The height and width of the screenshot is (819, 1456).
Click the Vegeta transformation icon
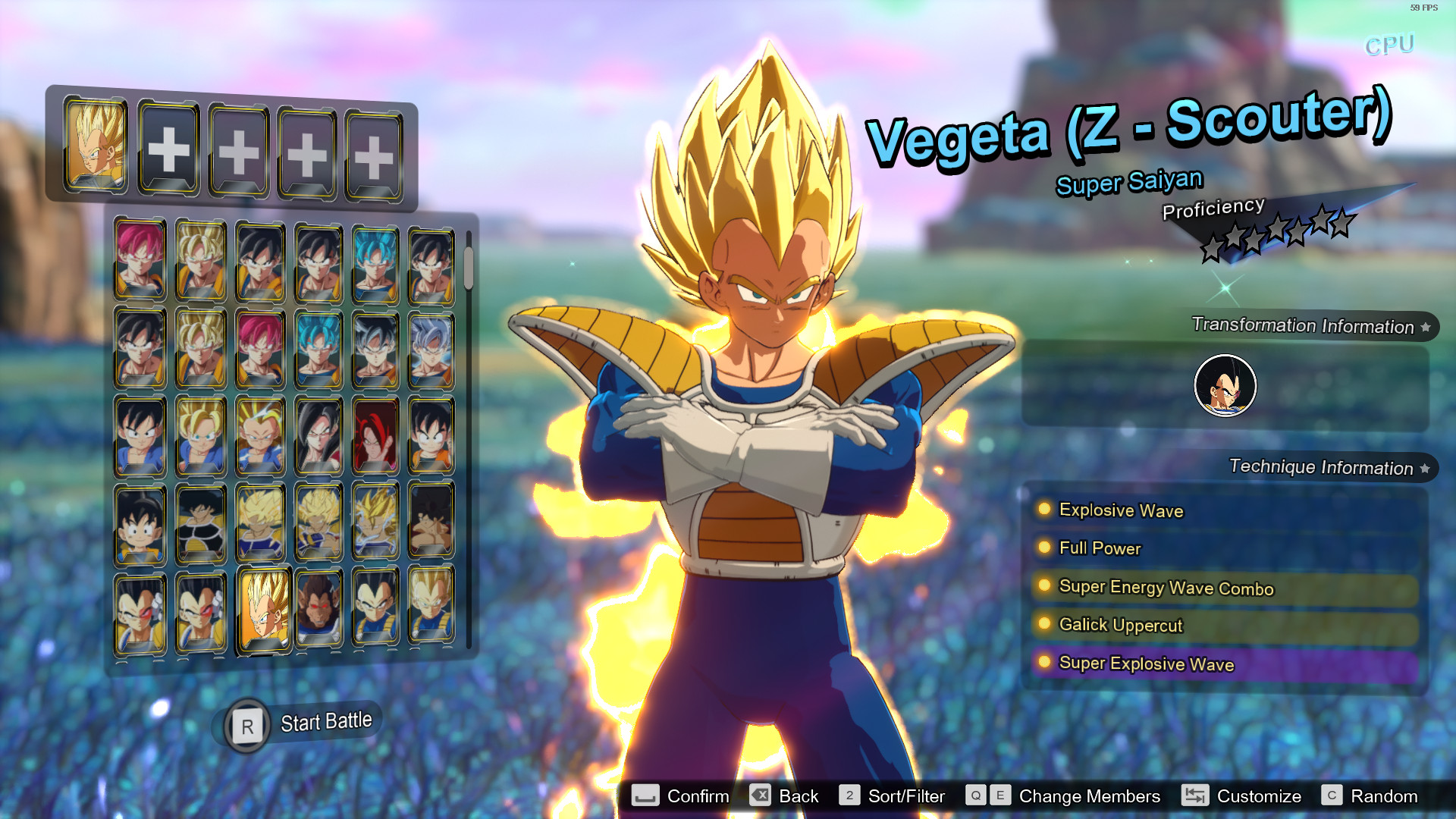point(1224,385)
